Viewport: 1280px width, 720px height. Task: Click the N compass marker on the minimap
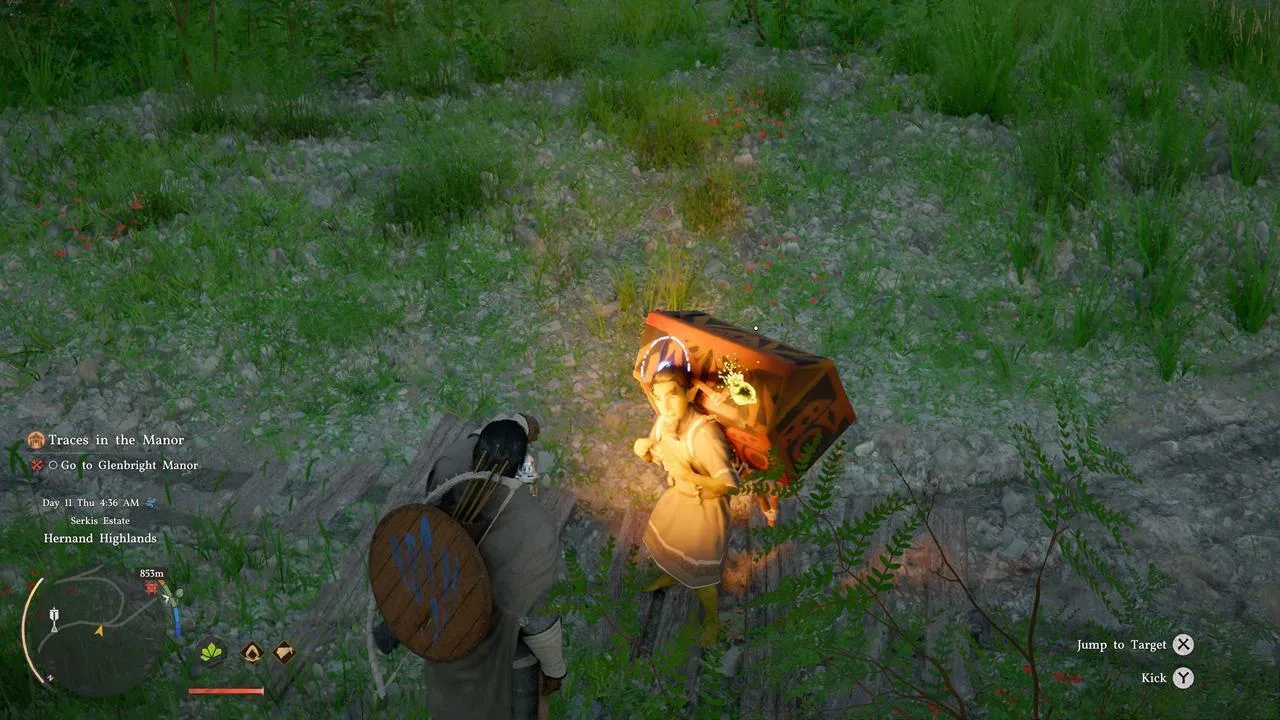click(49, 677)
